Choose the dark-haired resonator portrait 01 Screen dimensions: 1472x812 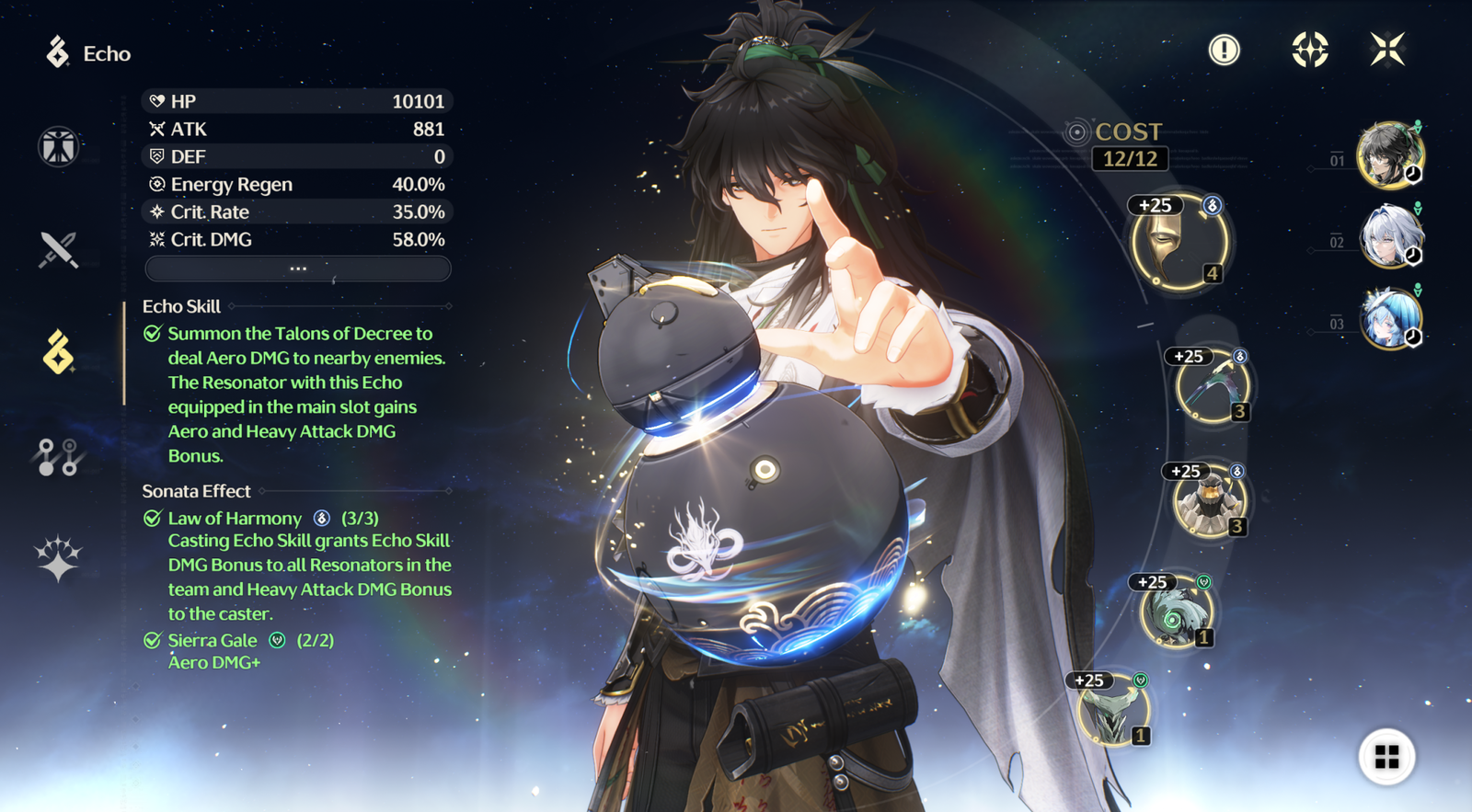1388,154
